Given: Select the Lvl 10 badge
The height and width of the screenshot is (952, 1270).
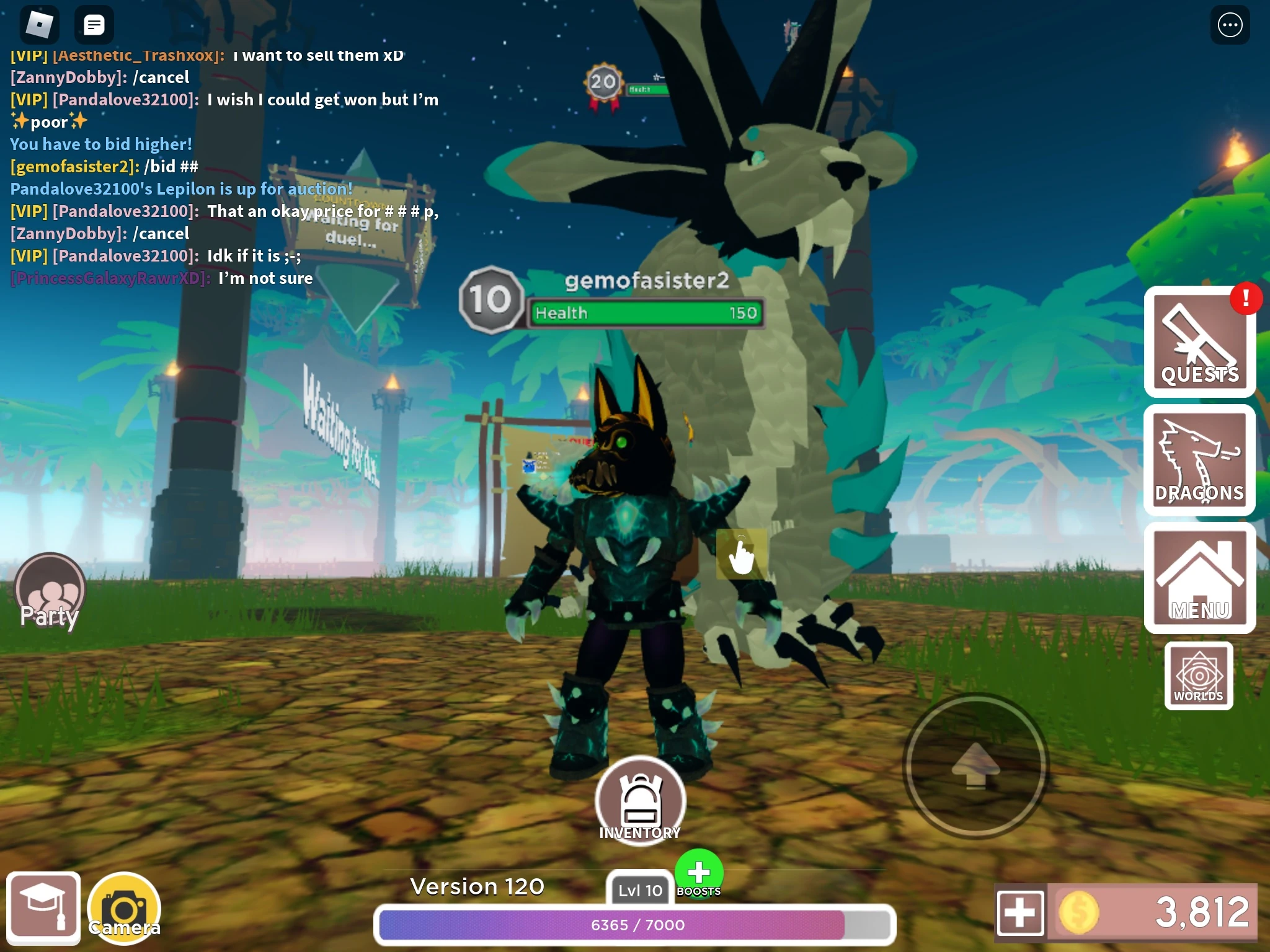Looking at the screenshot, I should pyautogui.click(x=639, y=891).
